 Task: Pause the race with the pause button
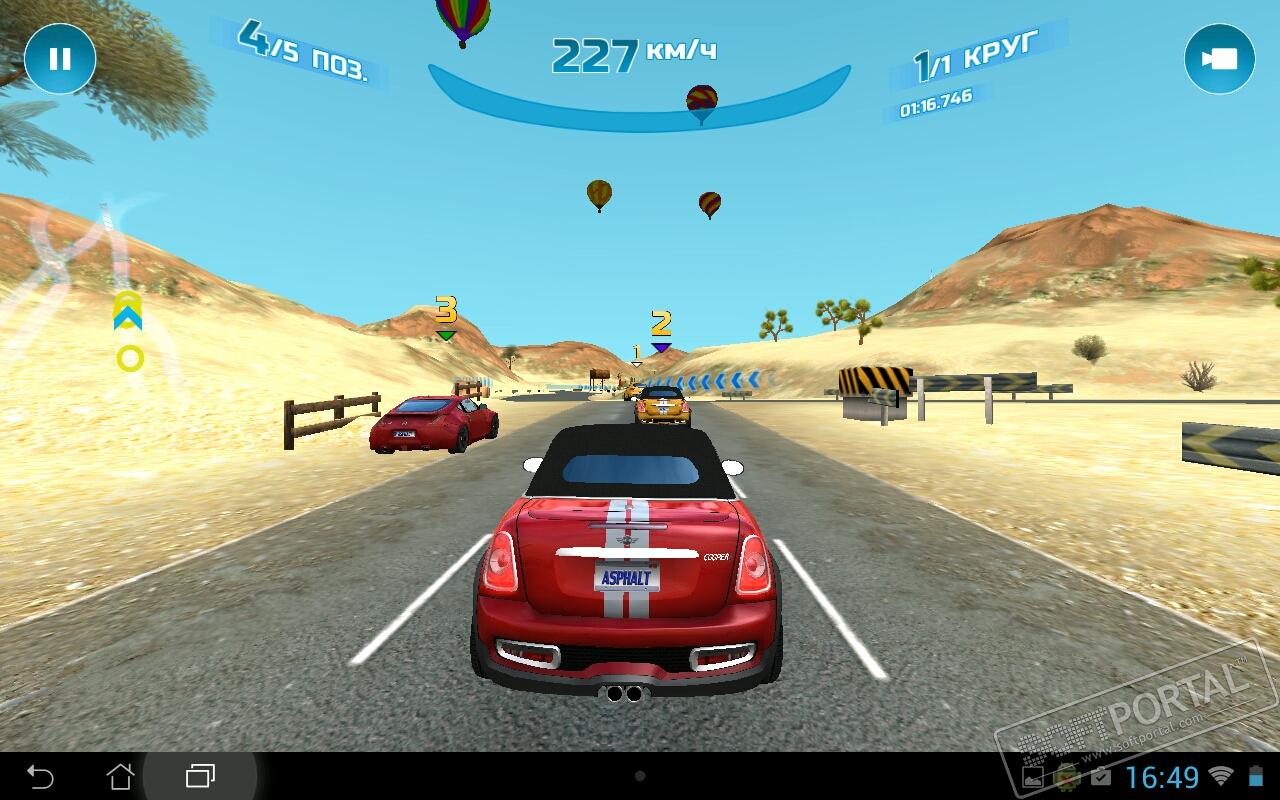60,59
